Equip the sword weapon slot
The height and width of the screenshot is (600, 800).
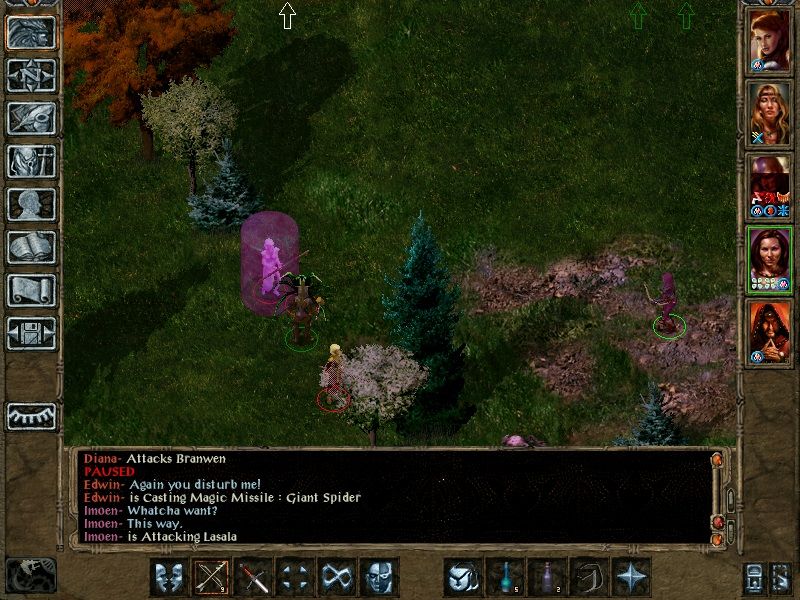coord(254,577)
